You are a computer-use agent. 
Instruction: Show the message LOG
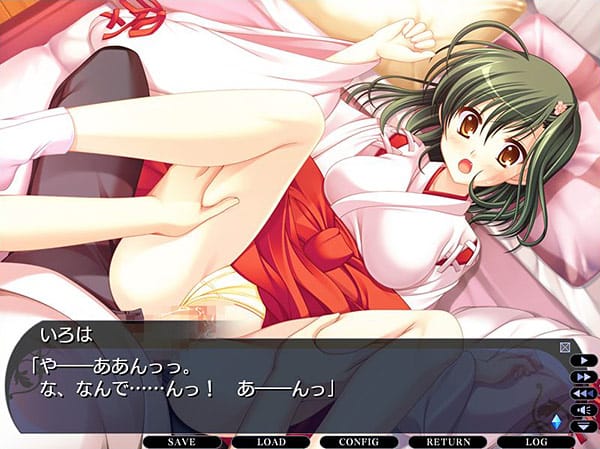(536, 441)
